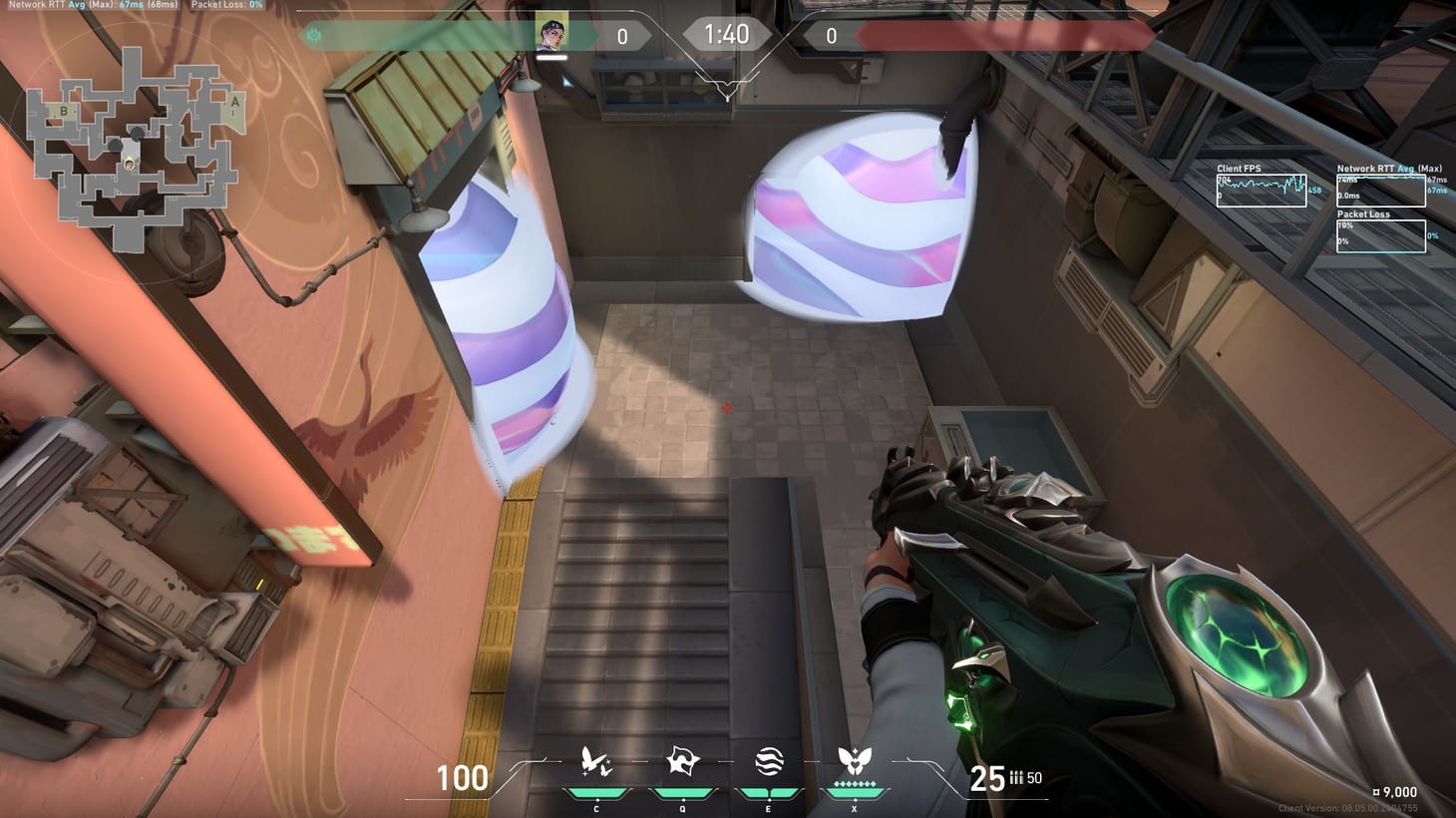Screen dimensions: 1456x818
Task: Click the health value showing 100
Action: tap(461, 779)
